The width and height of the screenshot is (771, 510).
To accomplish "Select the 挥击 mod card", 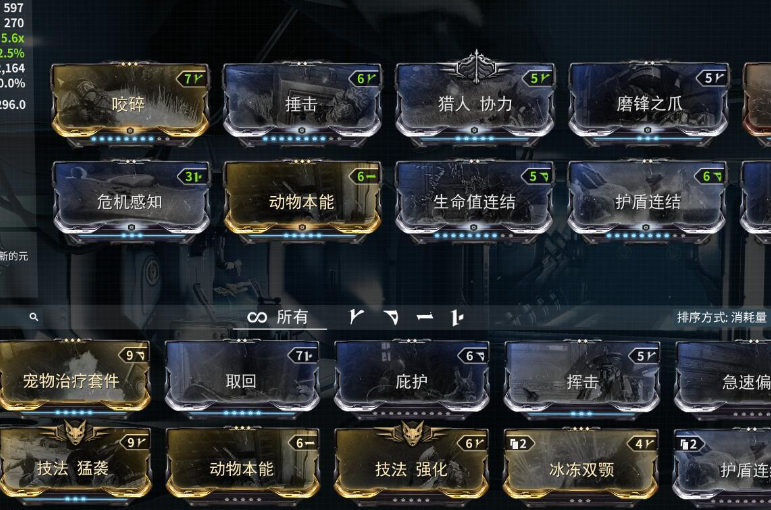I will click(582, 380).
